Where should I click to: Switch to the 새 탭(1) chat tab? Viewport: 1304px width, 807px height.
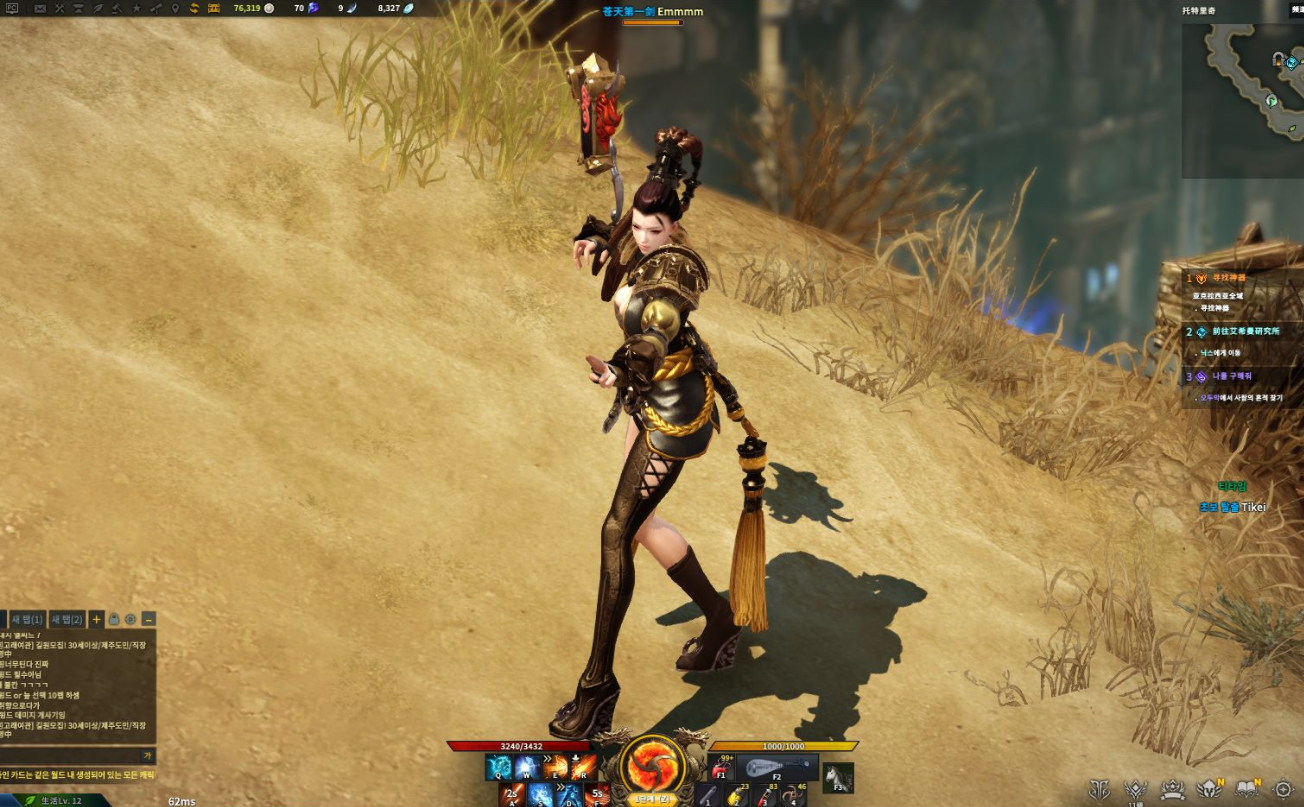pyautogui.click(x=27, y=620)
